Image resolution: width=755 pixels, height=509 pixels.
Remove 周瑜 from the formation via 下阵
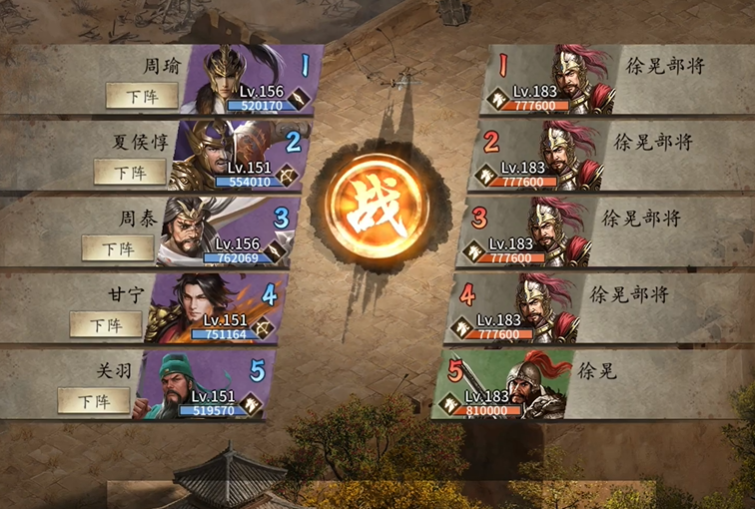coord(141,96)
